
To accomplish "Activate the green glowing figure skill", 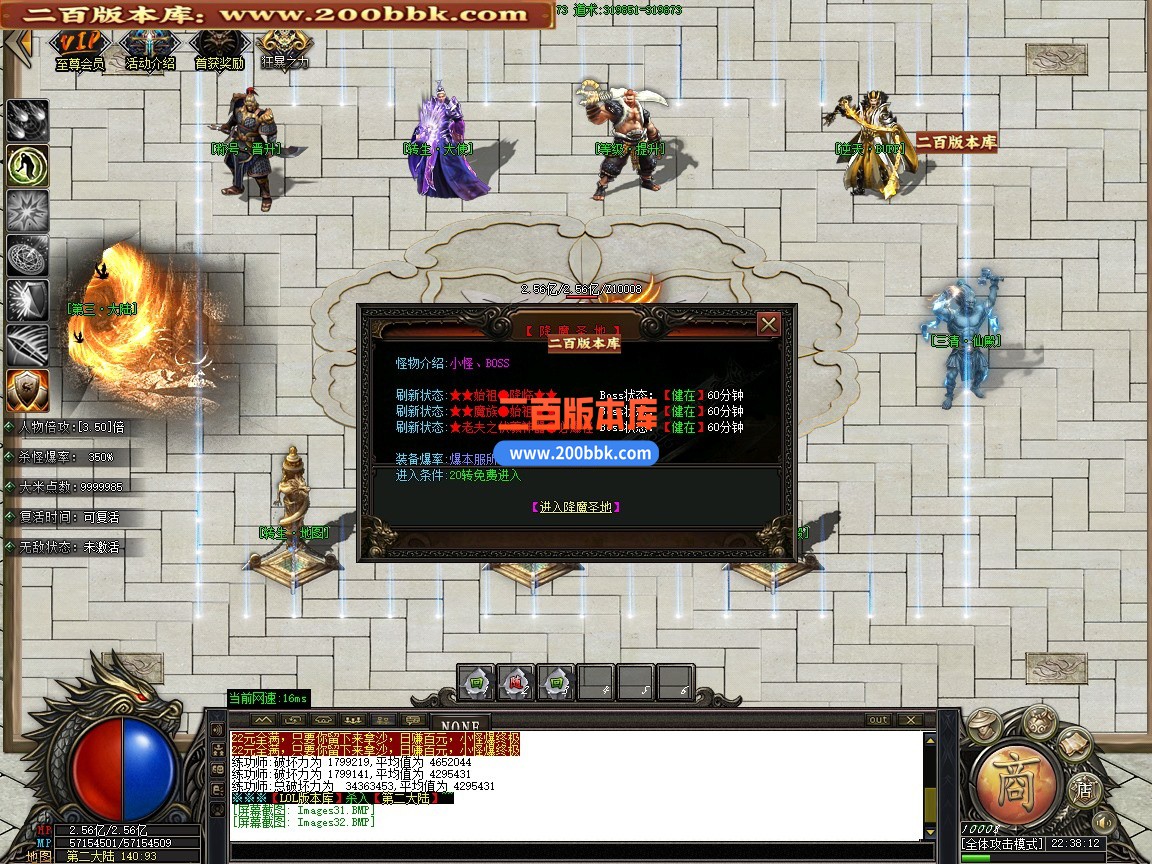I will (27, 165).
